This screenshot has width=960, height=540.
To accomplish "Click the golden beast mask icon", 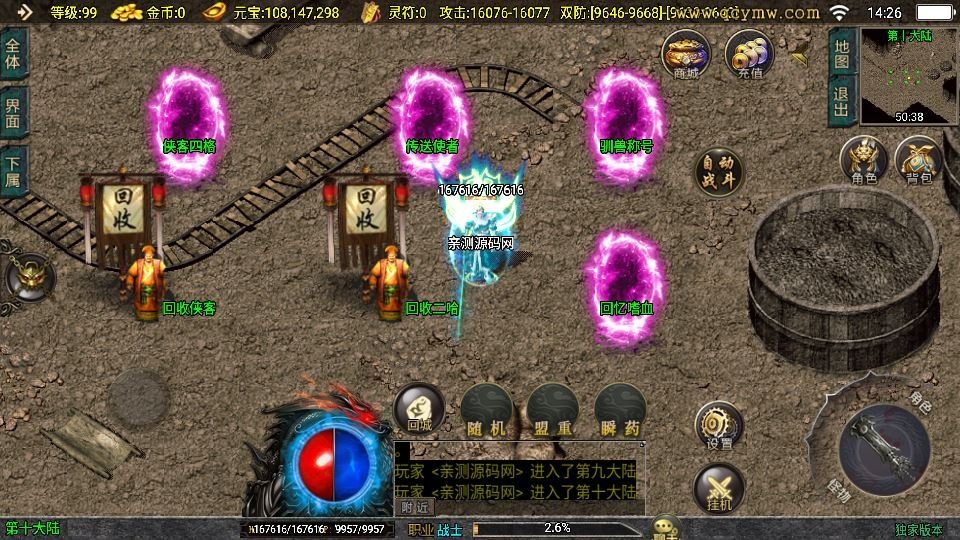I will [x=28, y=277].
